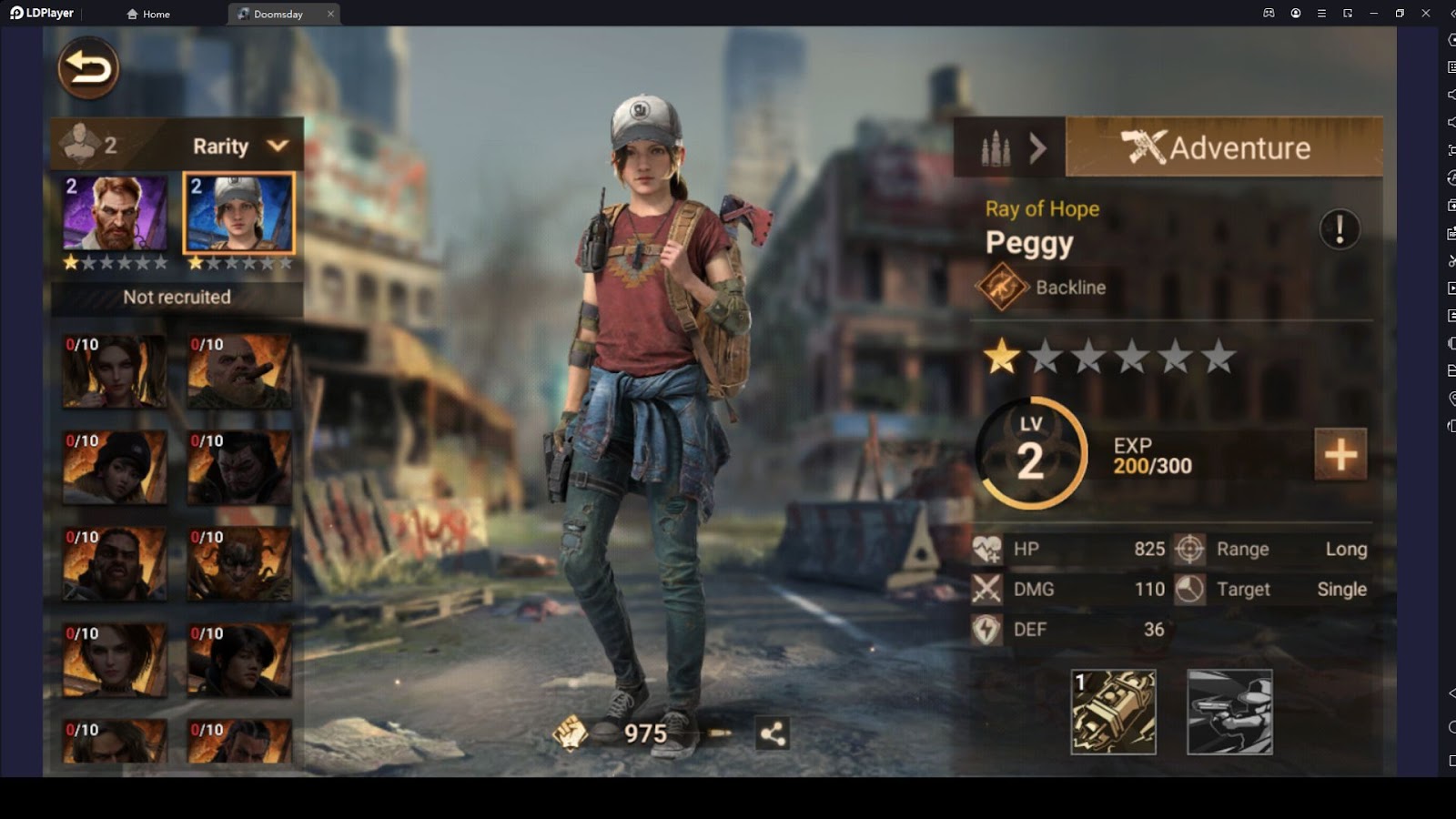The height and width of the screenshot is (819, 1456).
Task: Open the bullets tab beside Adventure
Action: 1008,147
